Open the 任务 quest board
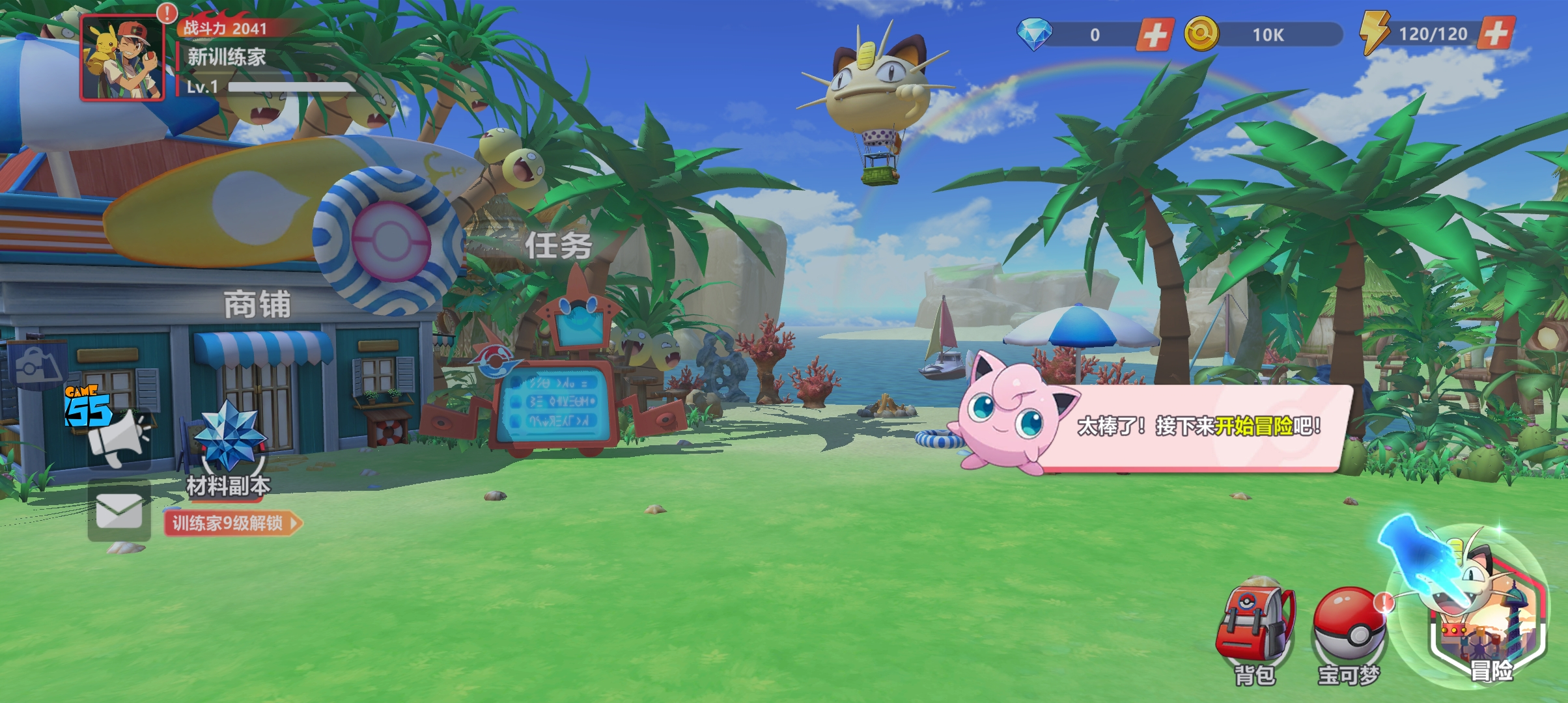The image size is (1568, 703). pos(558,246)
